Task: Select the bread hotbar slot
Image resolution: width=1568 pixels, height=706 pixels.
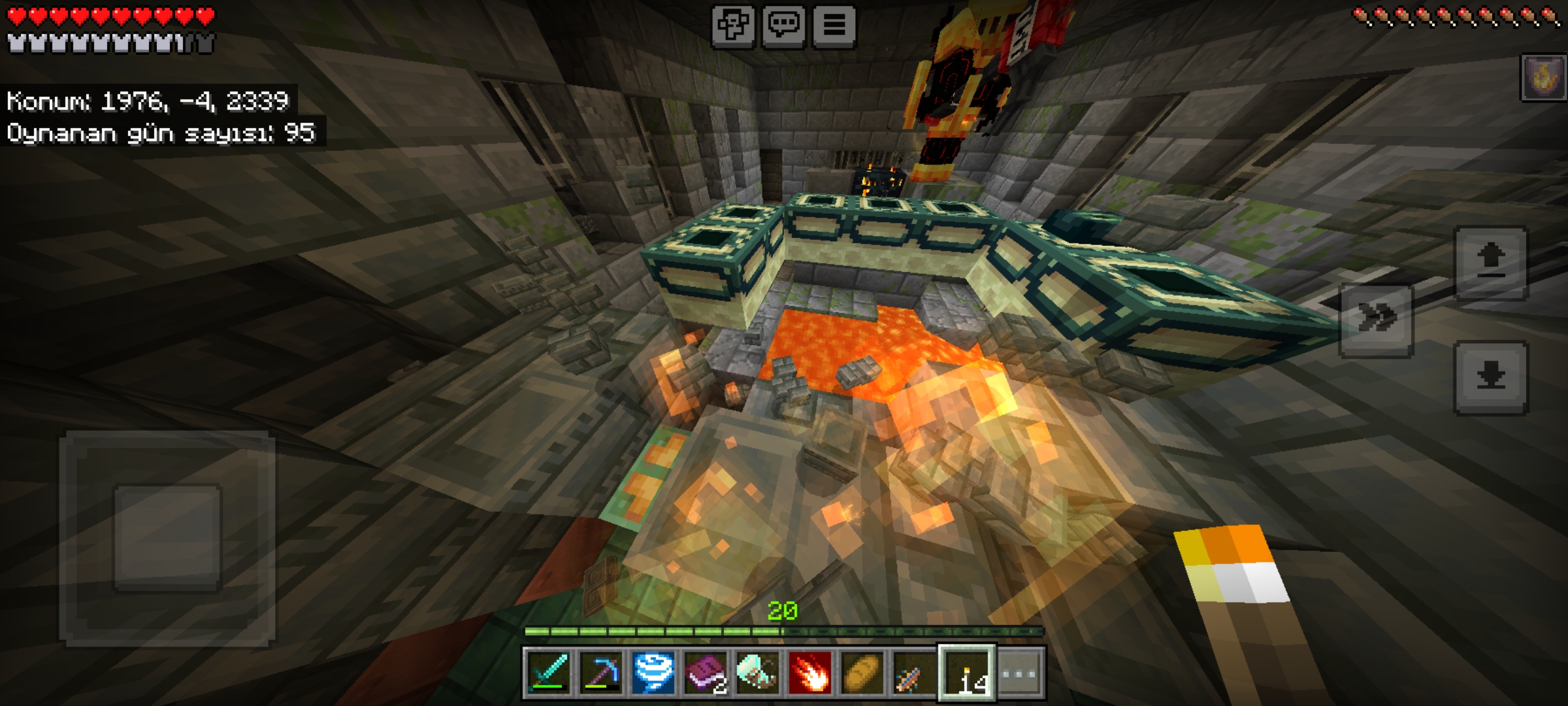Action: [x=862, y=673]
